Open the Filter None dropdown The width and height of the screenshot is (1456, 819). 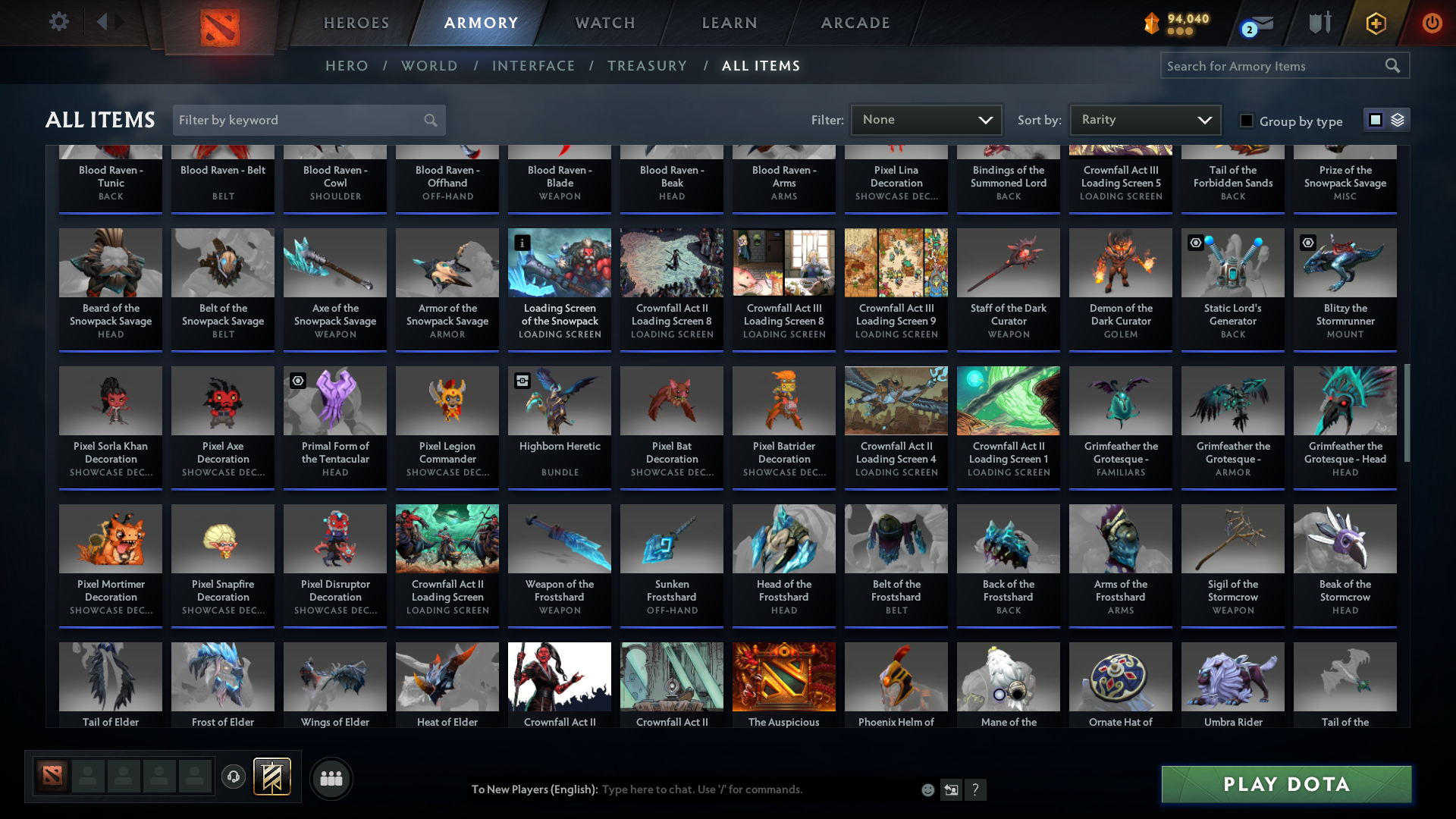925,119
